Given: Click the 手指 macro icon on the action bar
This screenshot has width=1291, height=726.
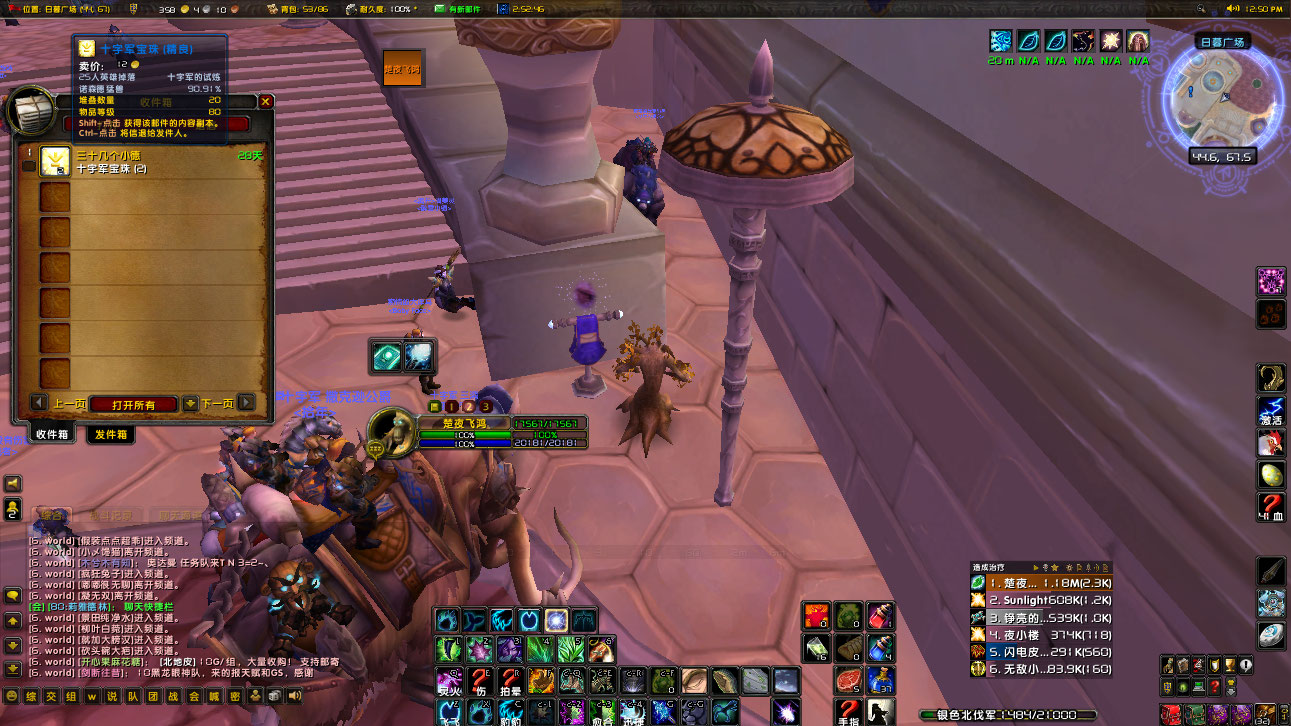Looking at the screenshot, I should tap(848, 712).
